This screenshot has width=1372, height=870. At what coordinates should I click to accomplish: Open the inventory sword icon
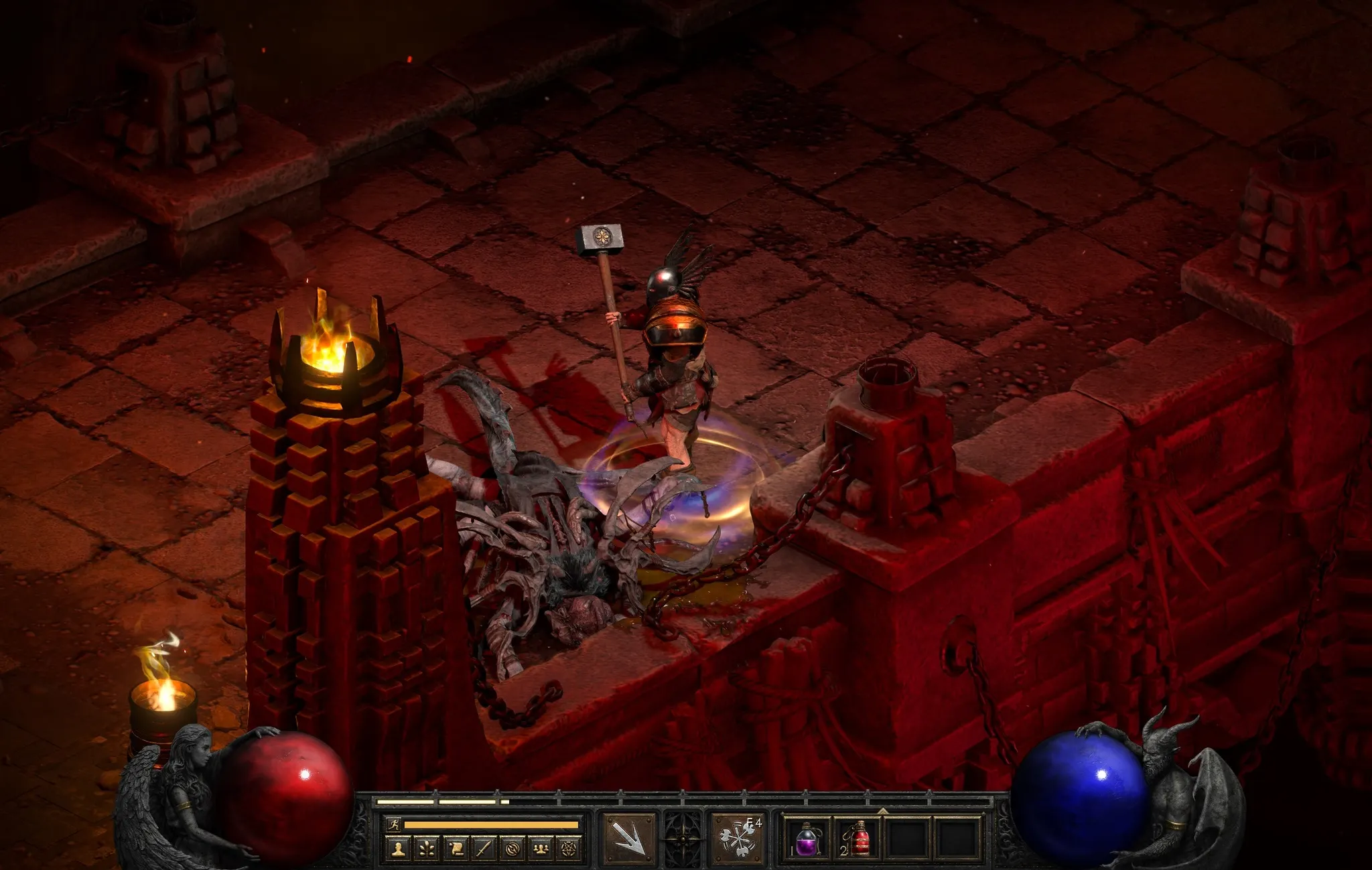point(484,849)
